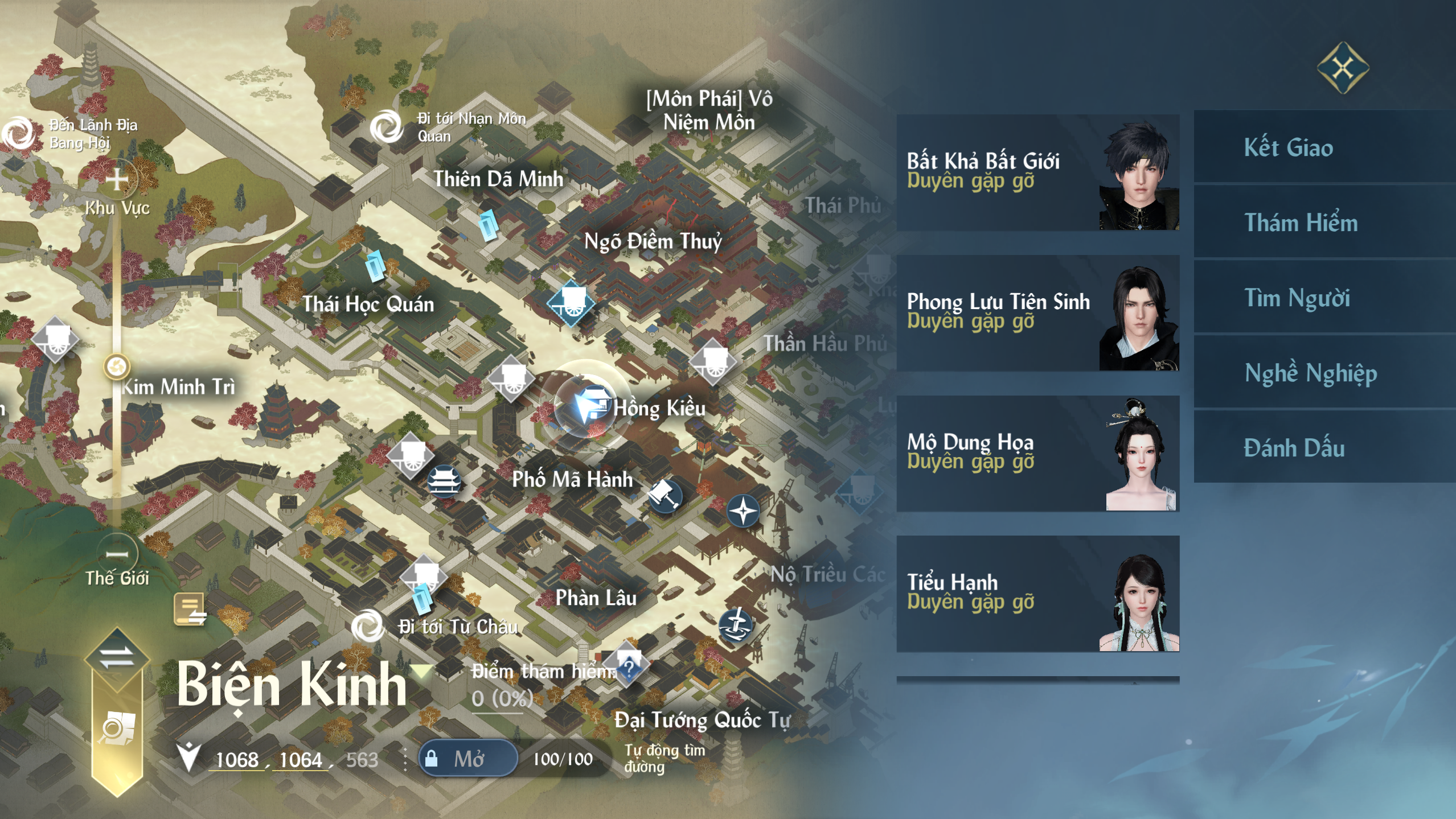Click the Đi tới Từ Châu portal marker
This screenshot has width=1456, height=819.
367,626
